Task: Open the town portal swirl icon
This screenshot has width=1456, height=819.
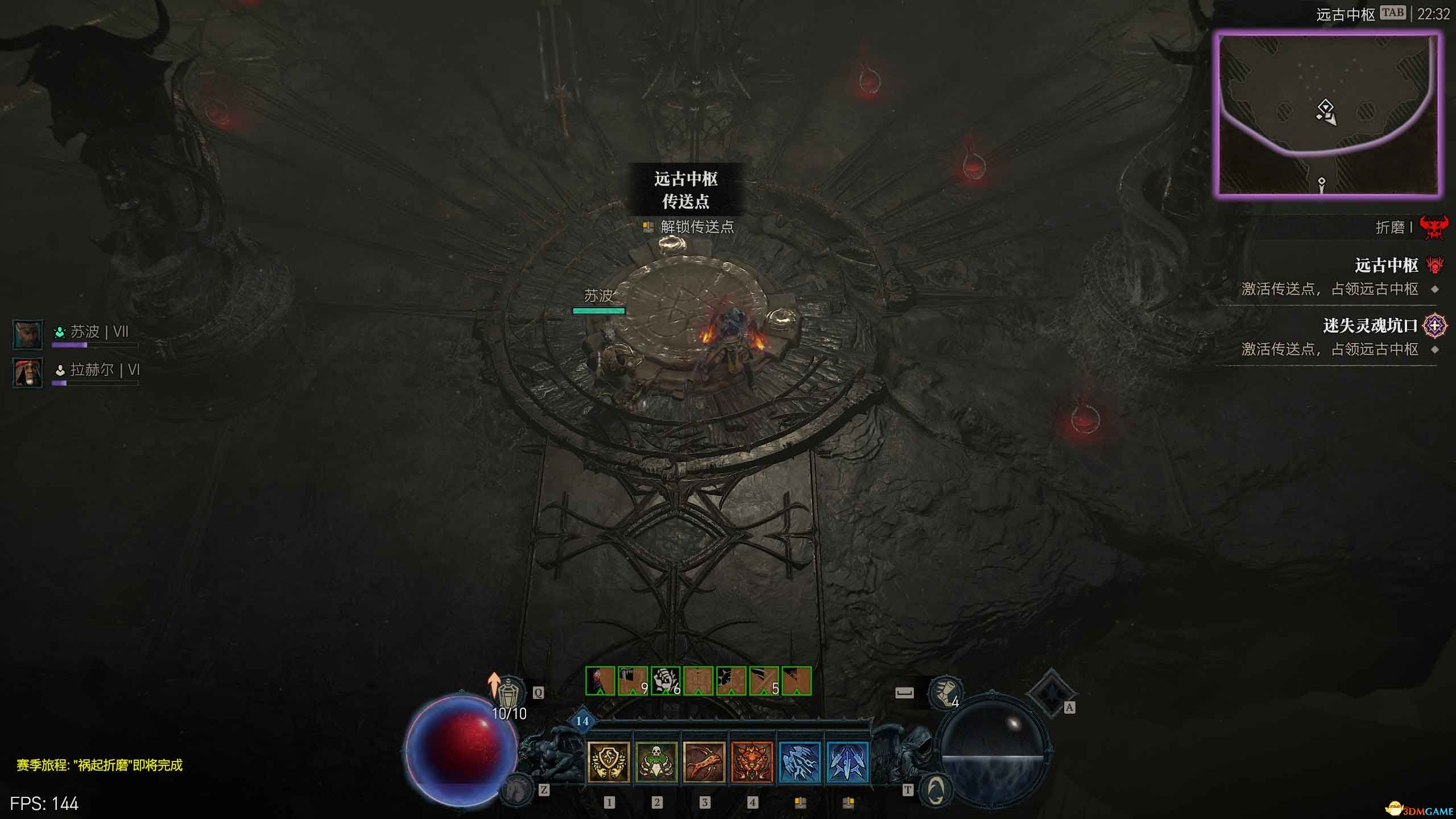Action: pos(936,789)
